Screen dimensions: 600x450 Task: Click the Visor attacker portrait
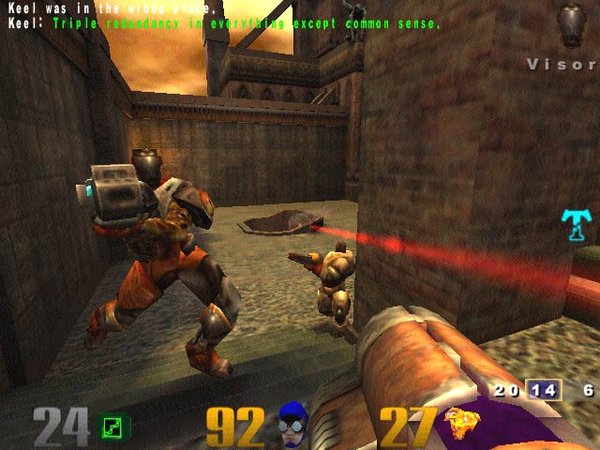[571, 23]
